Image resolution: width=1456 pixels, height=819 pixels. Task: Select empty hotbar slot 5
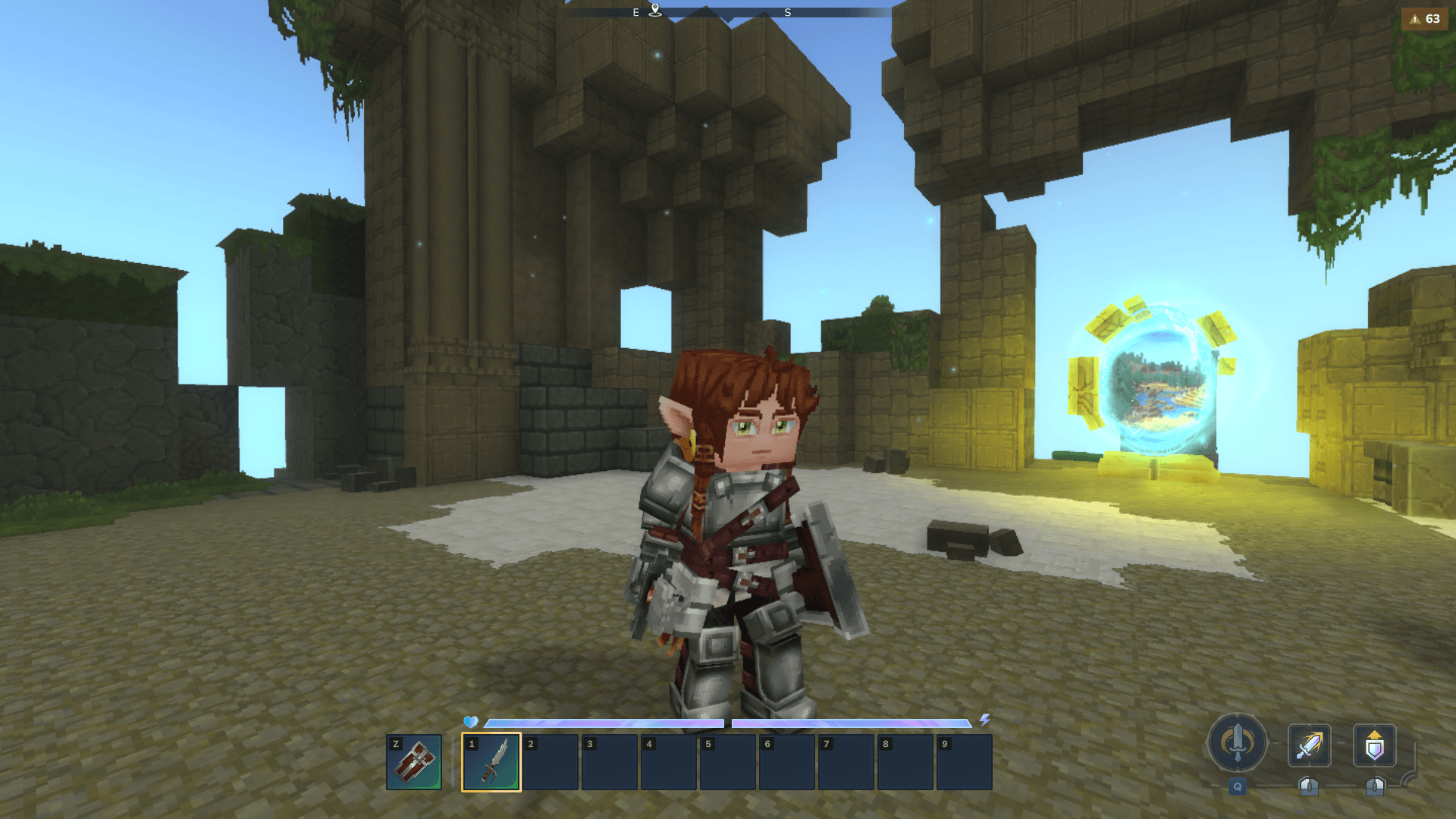point(727,762)
